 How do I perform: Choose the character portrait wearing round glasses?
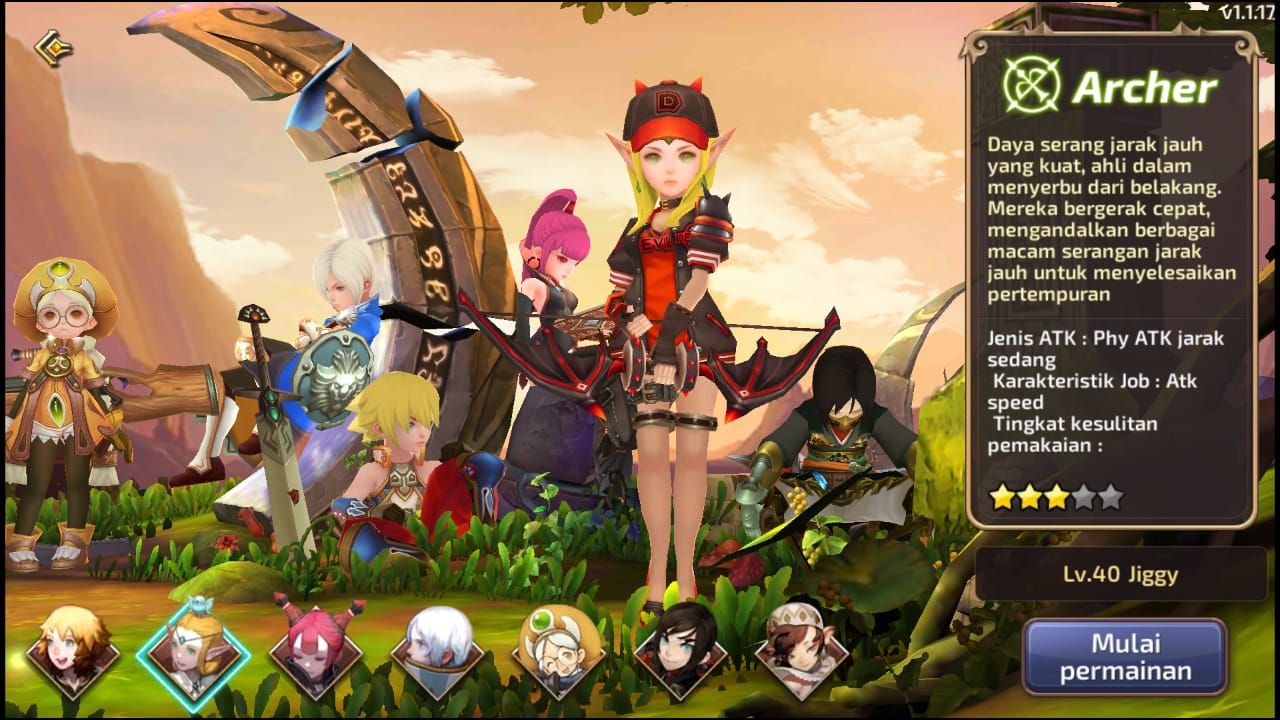(x=559, y=653)
